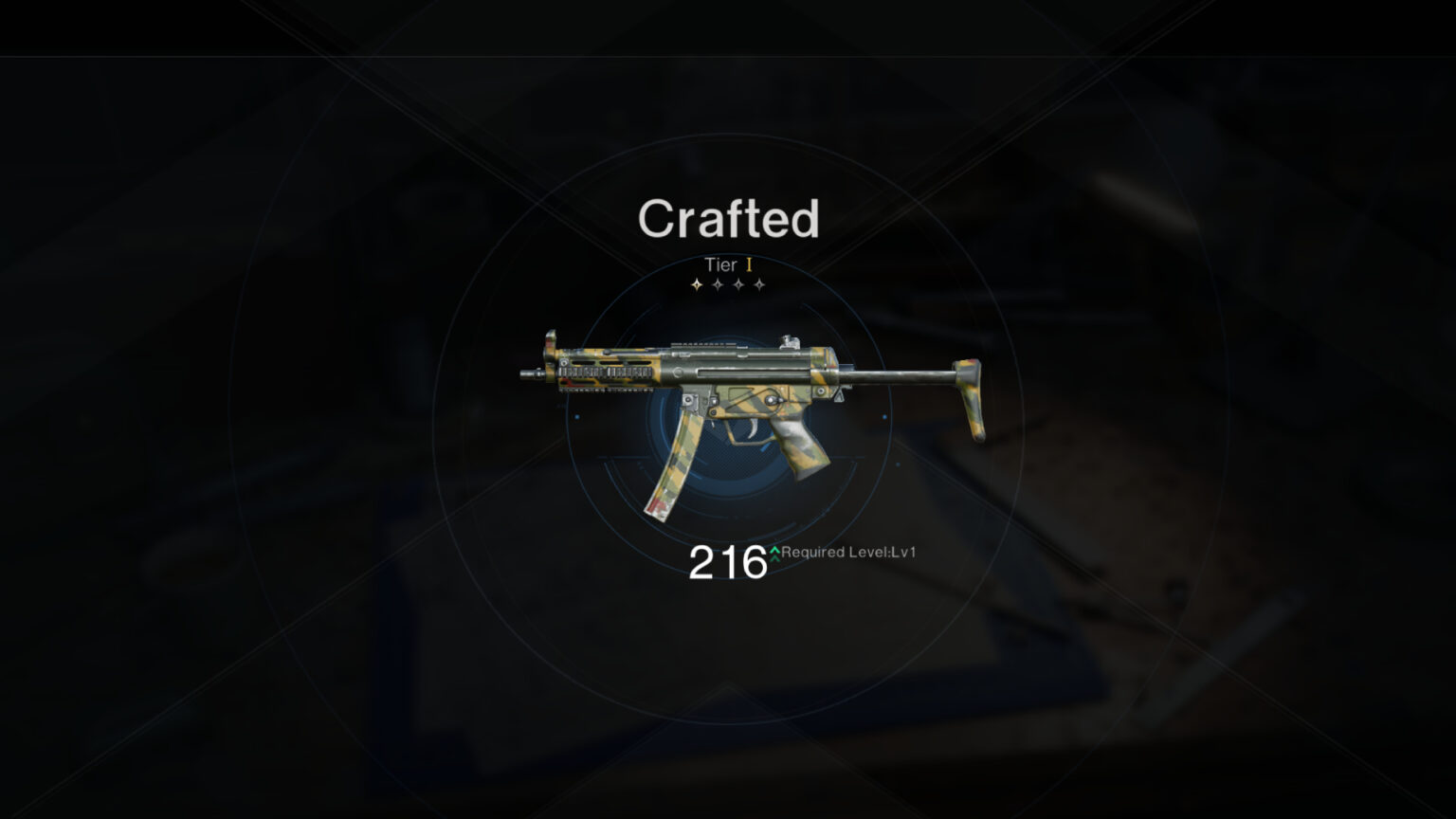Open the Crafted results heading
1456x819 pixels.
728,220
